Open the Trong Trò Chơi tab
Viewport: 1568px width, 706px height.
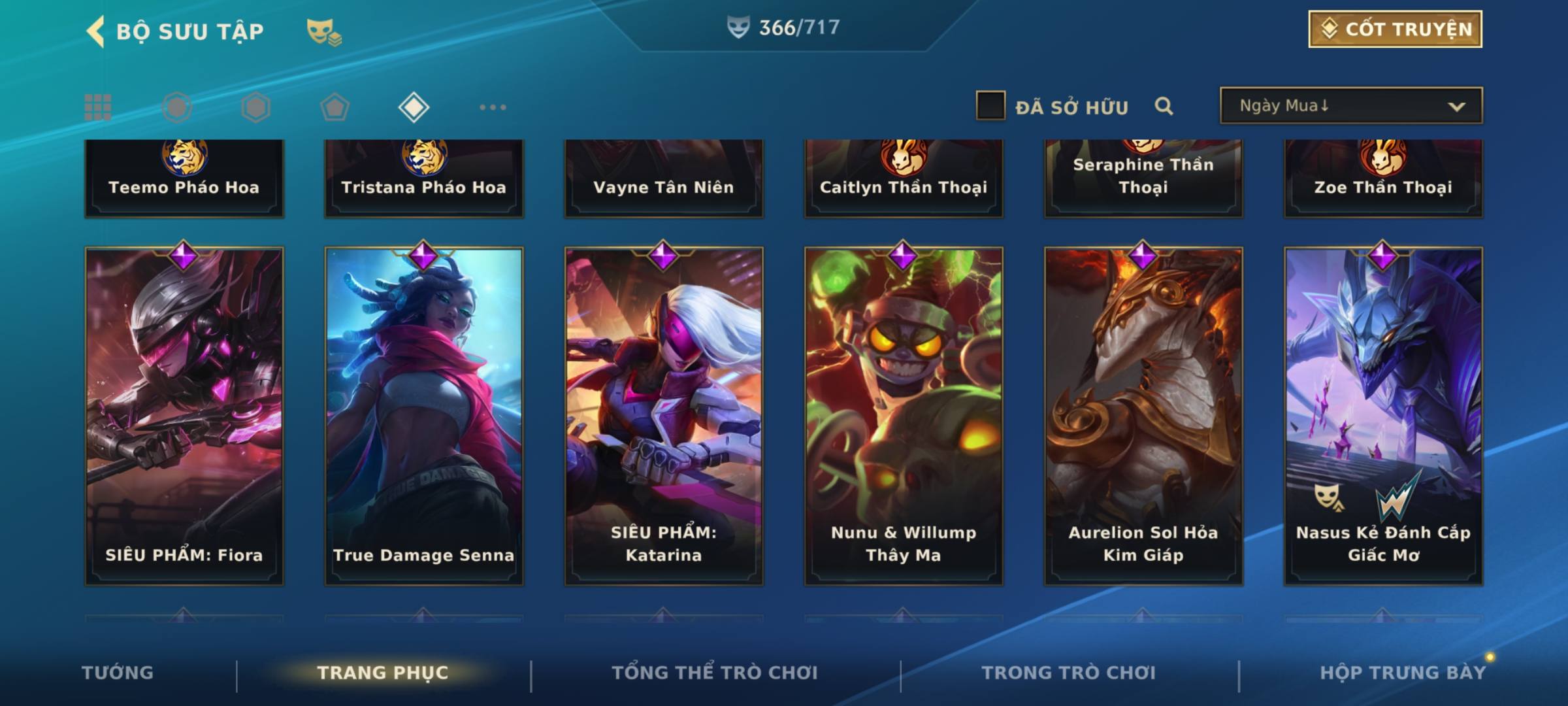(1068, 673)
